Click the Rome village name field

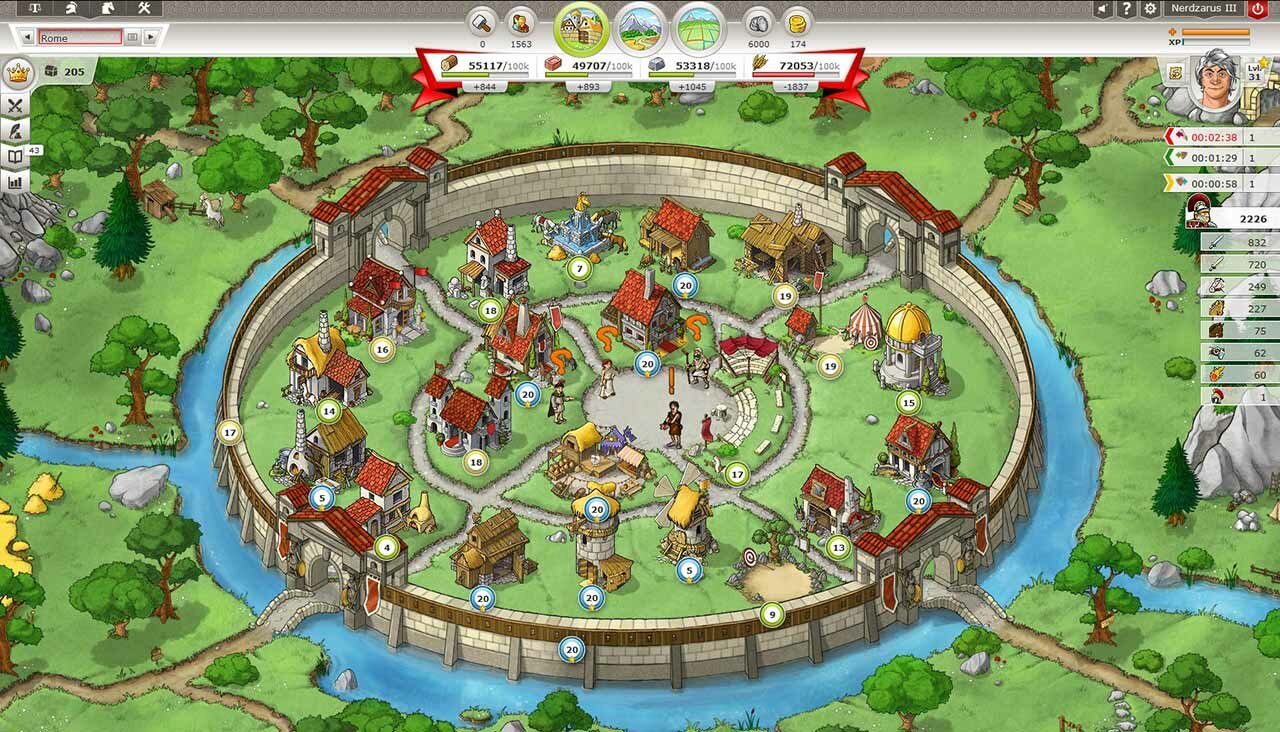80,38
